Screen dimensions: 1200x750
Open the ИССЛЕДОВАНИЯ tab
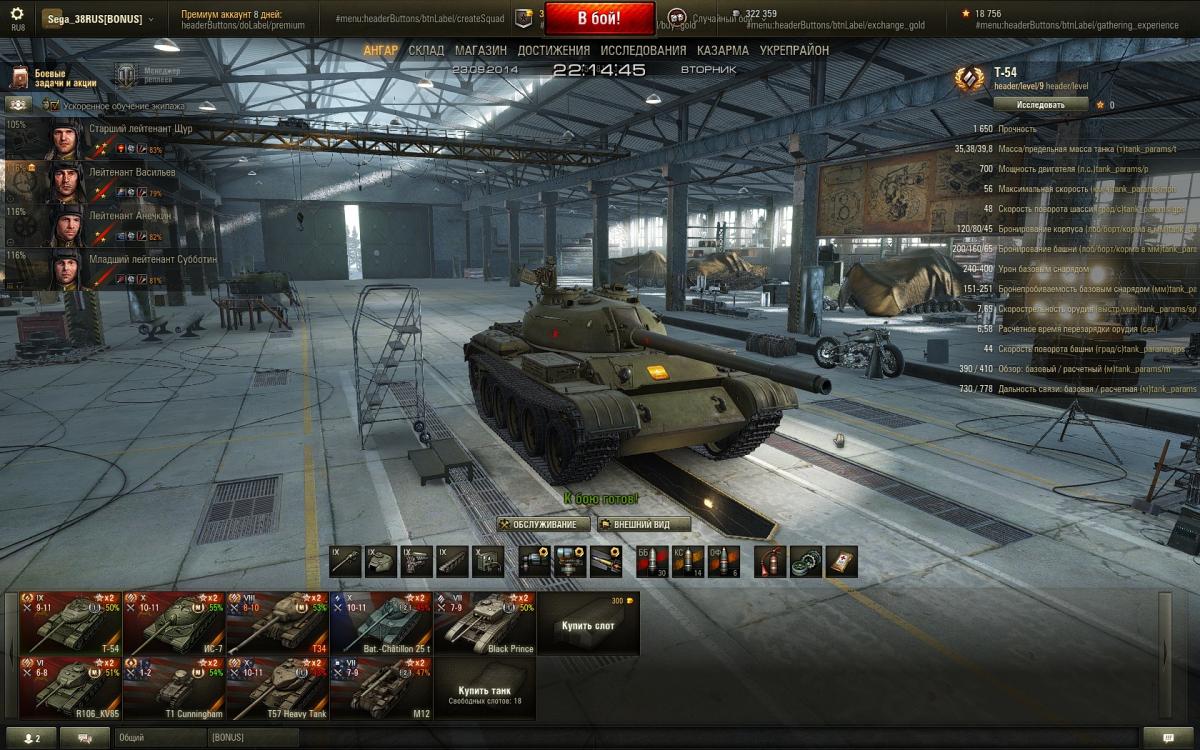643,50
